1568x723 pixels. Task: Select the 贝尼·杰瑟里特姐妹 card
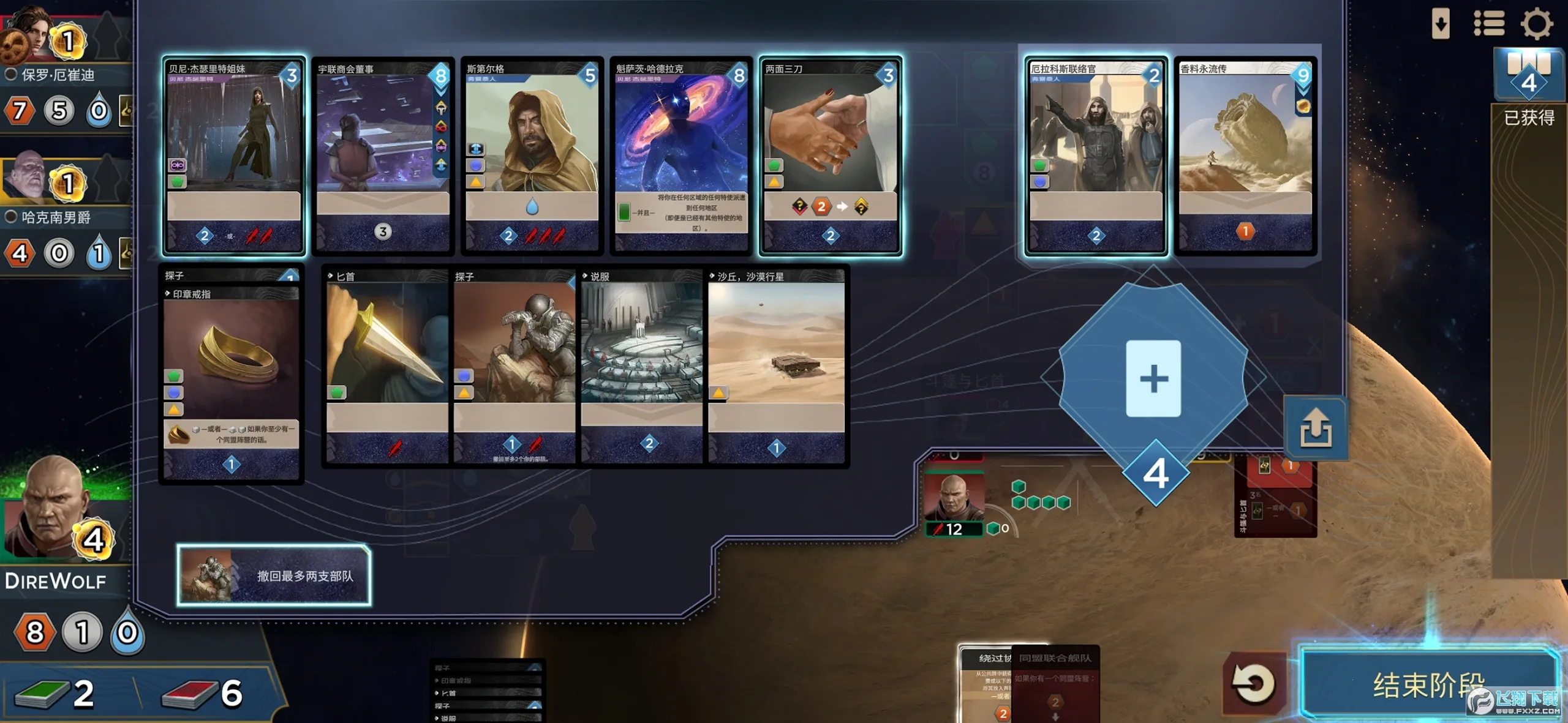[x=234, y=156]
